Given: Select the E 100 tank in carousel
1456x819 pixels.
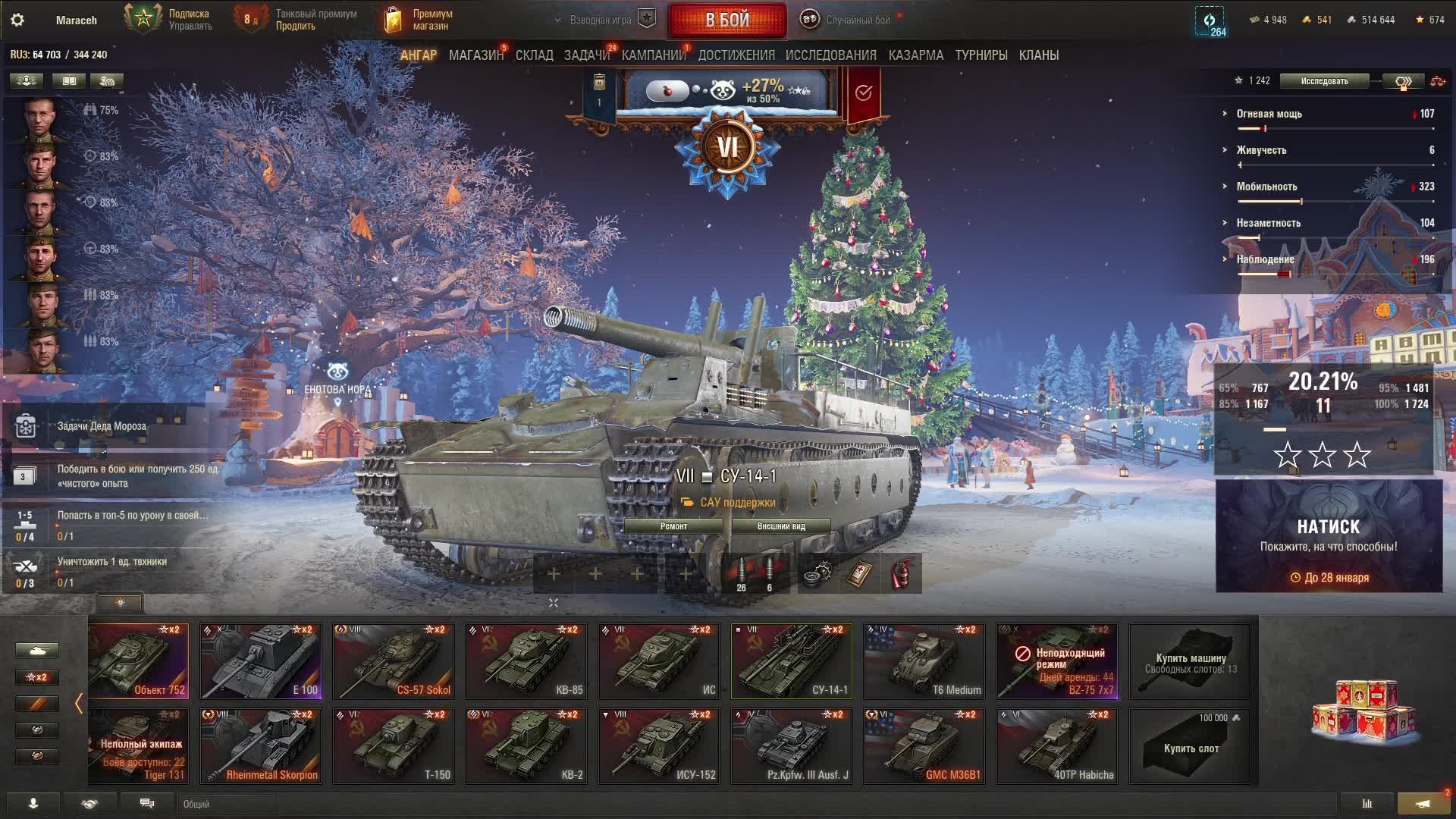Looking at the screenshot, I should pos(261,661).
